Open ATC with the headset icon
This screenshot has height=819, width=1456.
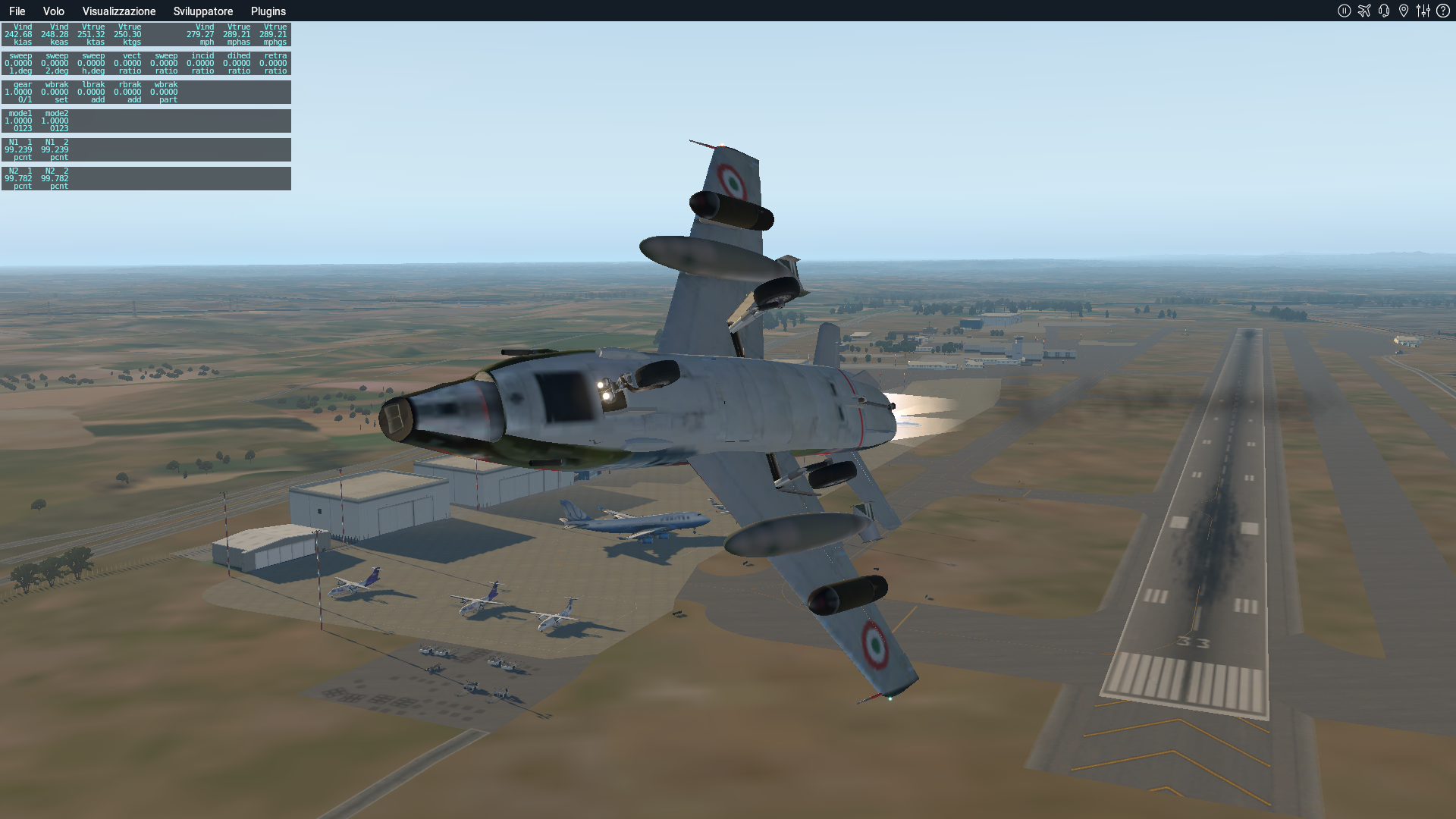pos(1384,11)
